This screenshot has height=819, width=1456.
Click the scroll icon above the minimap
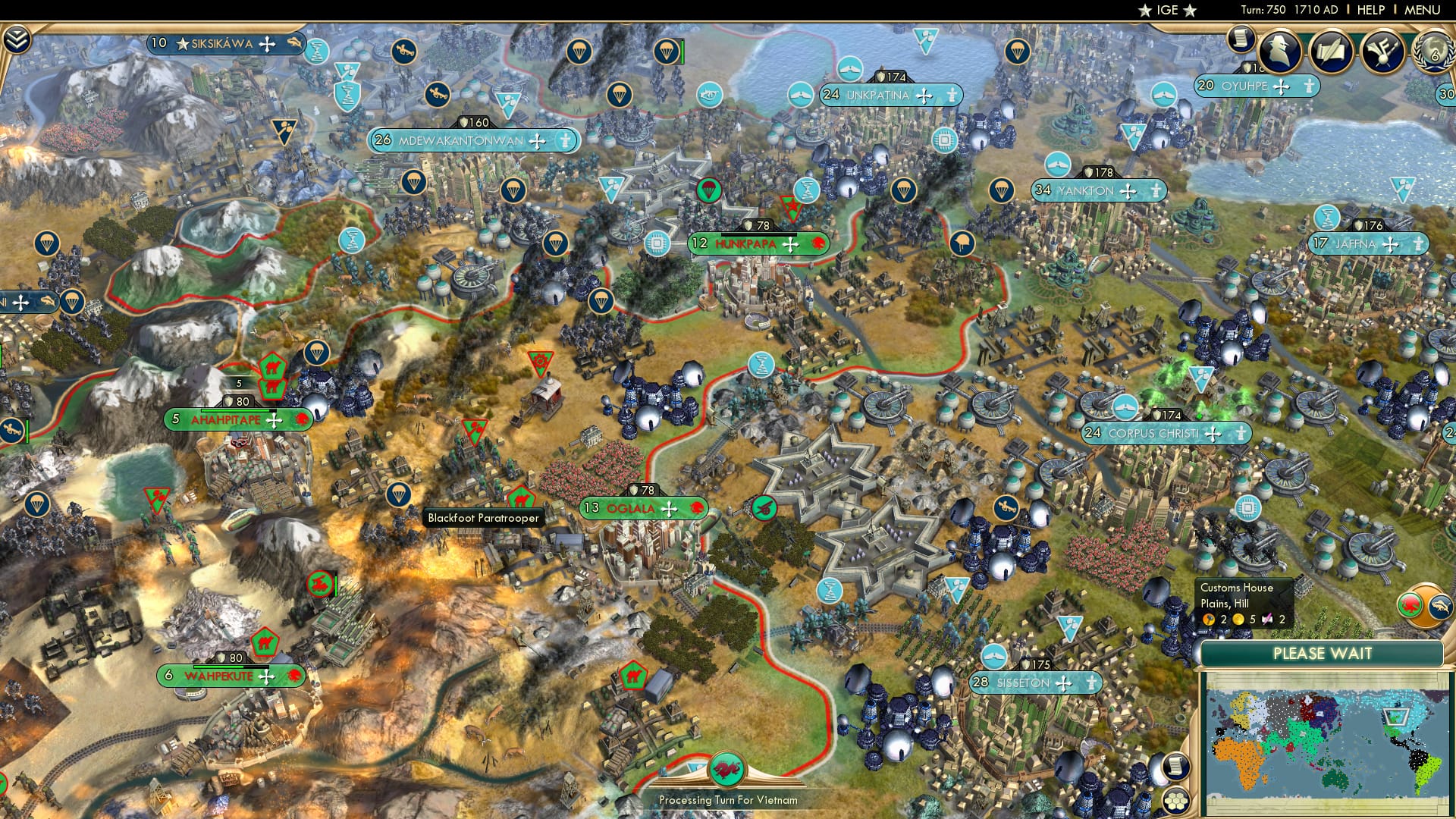pyautogui.click(x=1176, y=767)
